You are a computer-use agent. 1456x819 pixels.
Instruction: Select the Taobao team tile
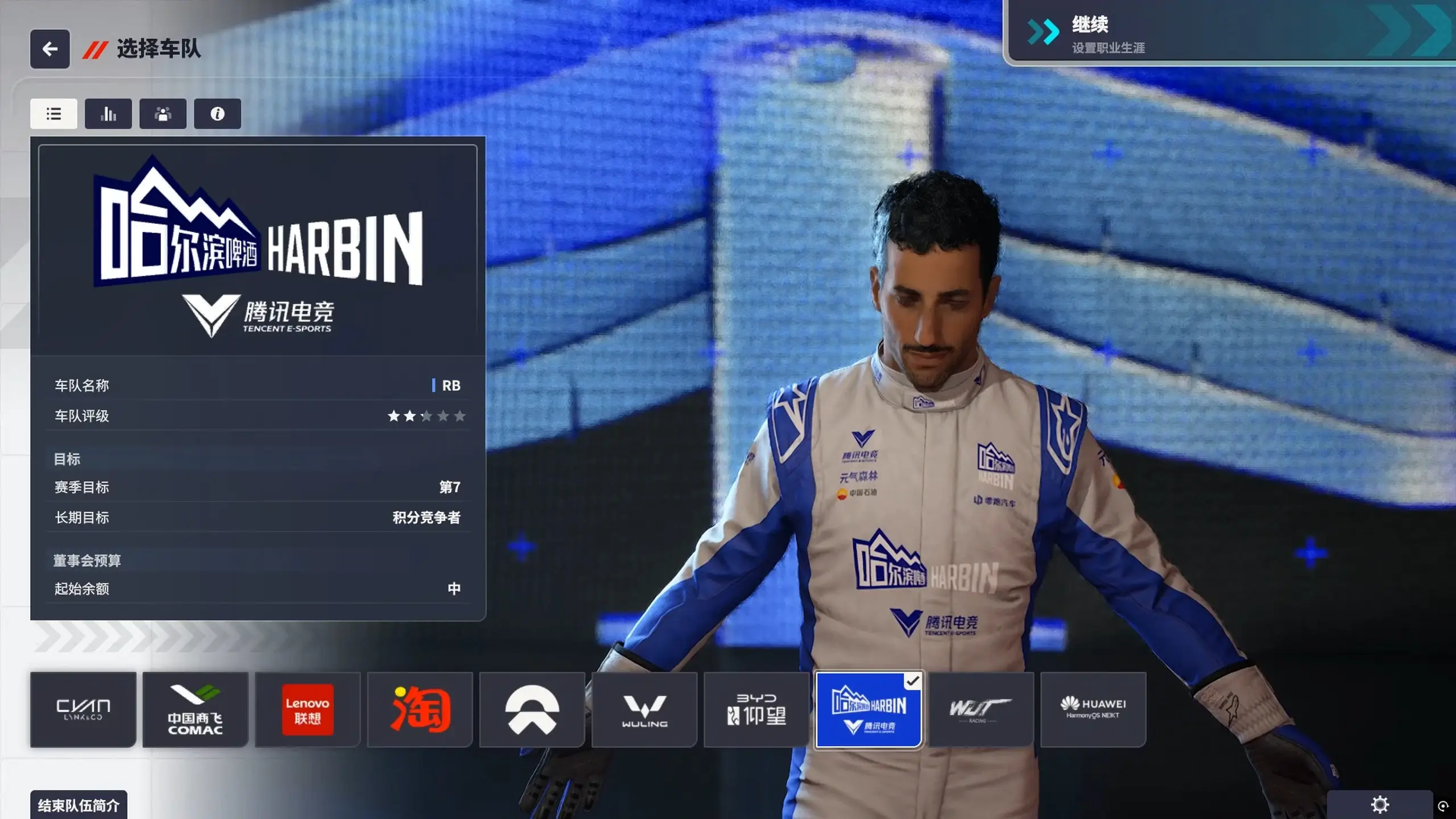[x=420, y=709]
